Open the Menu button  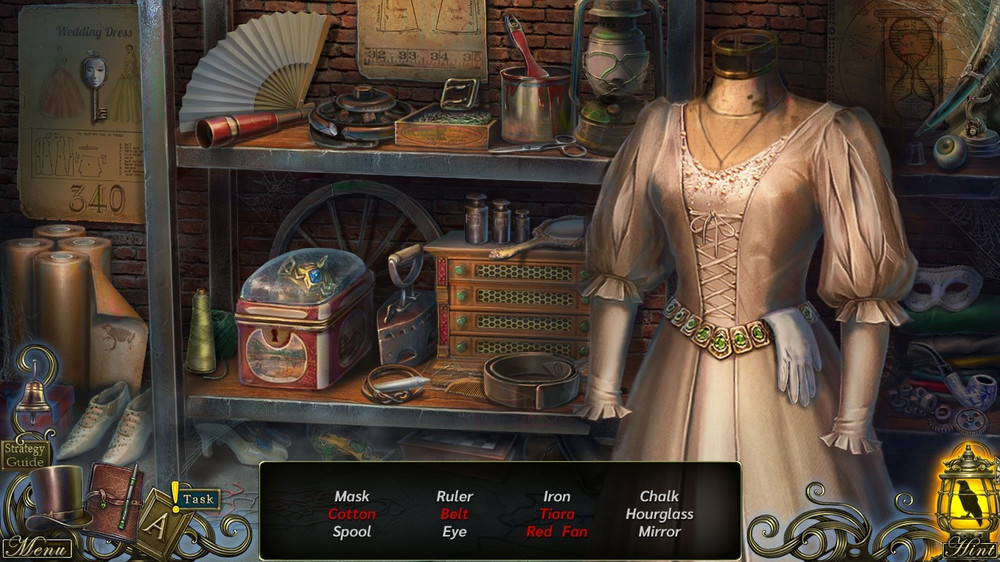click(x=37, y=548)
